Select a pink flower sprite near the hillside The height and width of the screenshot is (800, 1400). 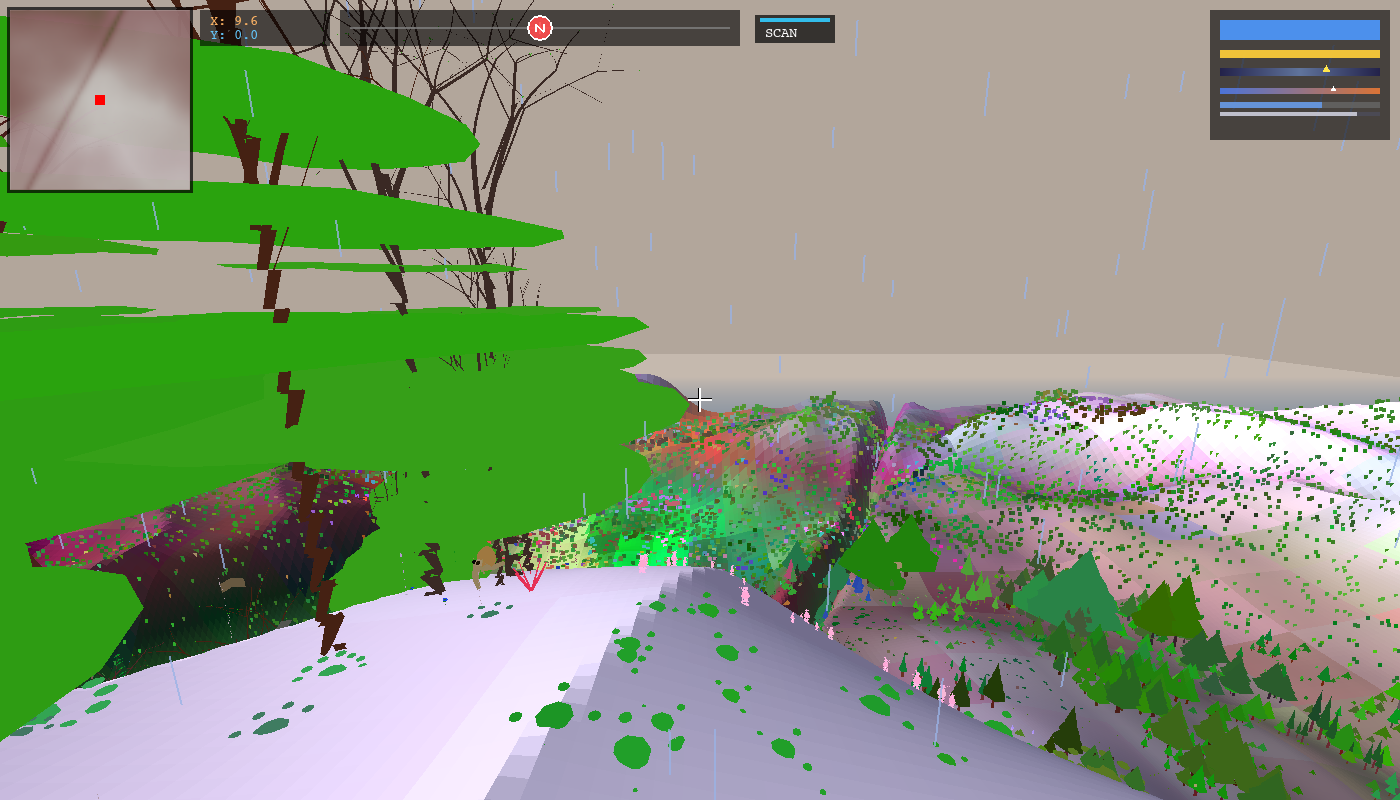747,594
